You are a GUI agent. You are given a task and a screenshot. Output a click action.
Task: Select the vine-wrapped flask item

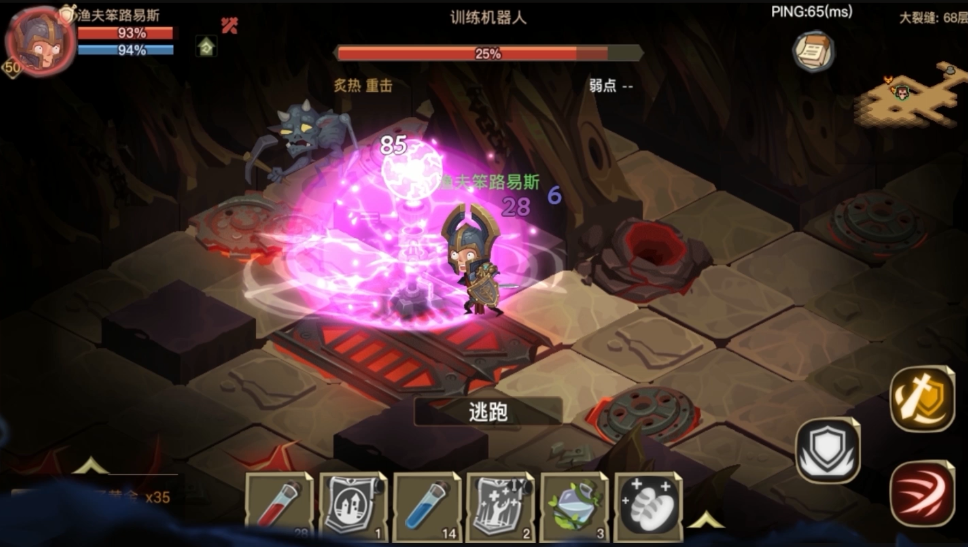pyautogui.click(x=574, y=506)
